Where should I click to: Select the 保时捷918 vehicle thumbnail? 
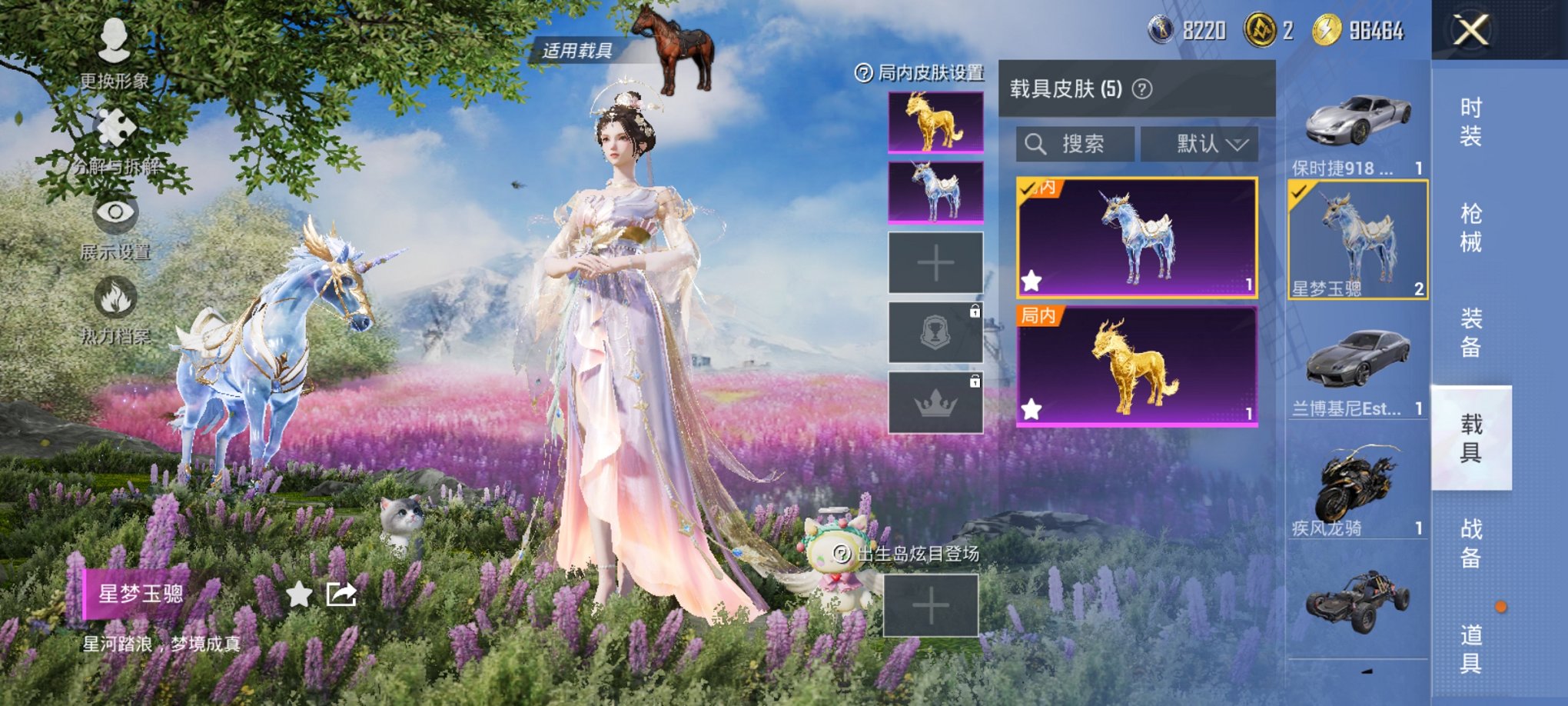coord(1356,123)
